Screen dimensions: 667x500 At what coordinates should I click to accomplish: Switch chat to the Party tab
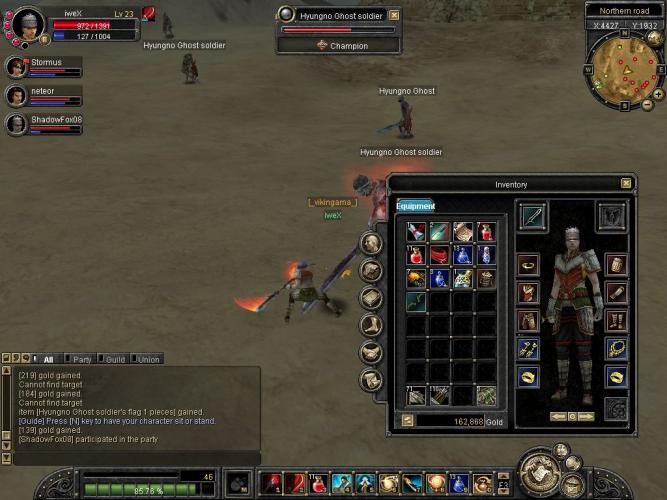point(82,359)
